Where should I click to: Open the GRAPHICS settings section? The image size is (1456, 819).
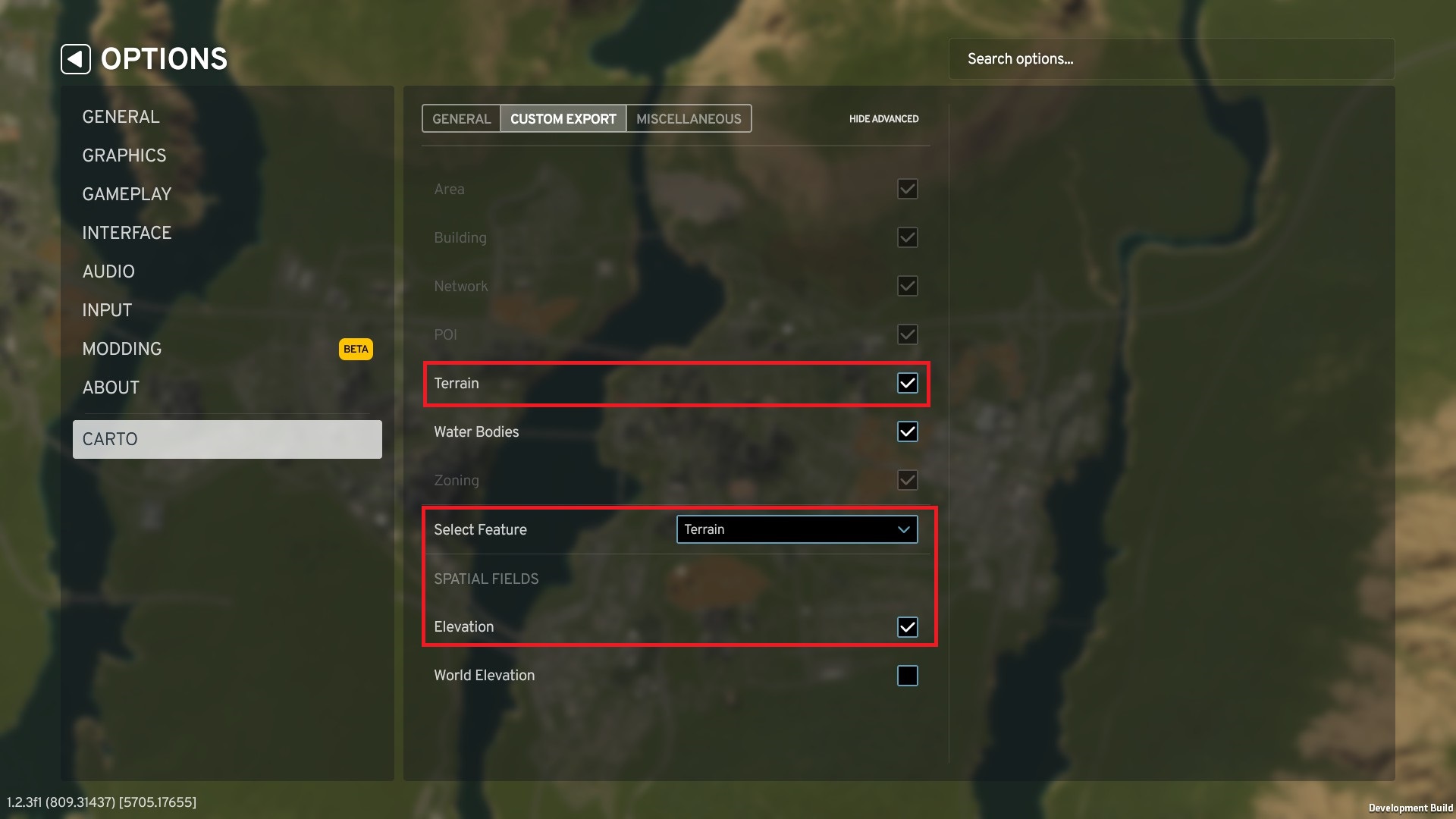(x=124, y=155)
